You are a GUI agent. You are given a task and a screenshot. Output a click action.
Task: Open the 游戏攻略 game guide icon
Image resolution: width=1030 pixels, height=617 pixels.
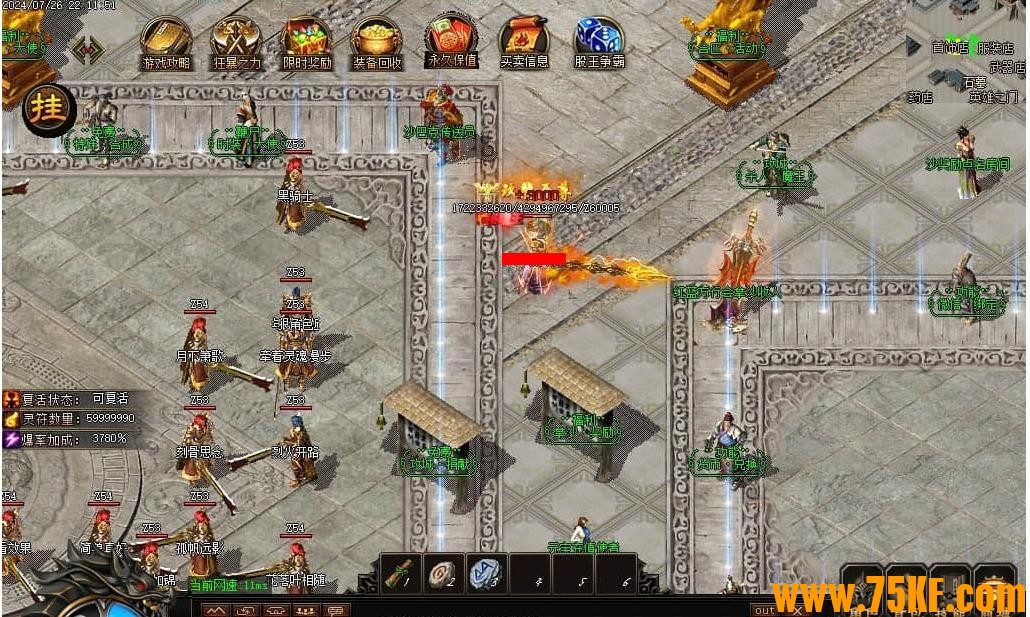(166, 41)
